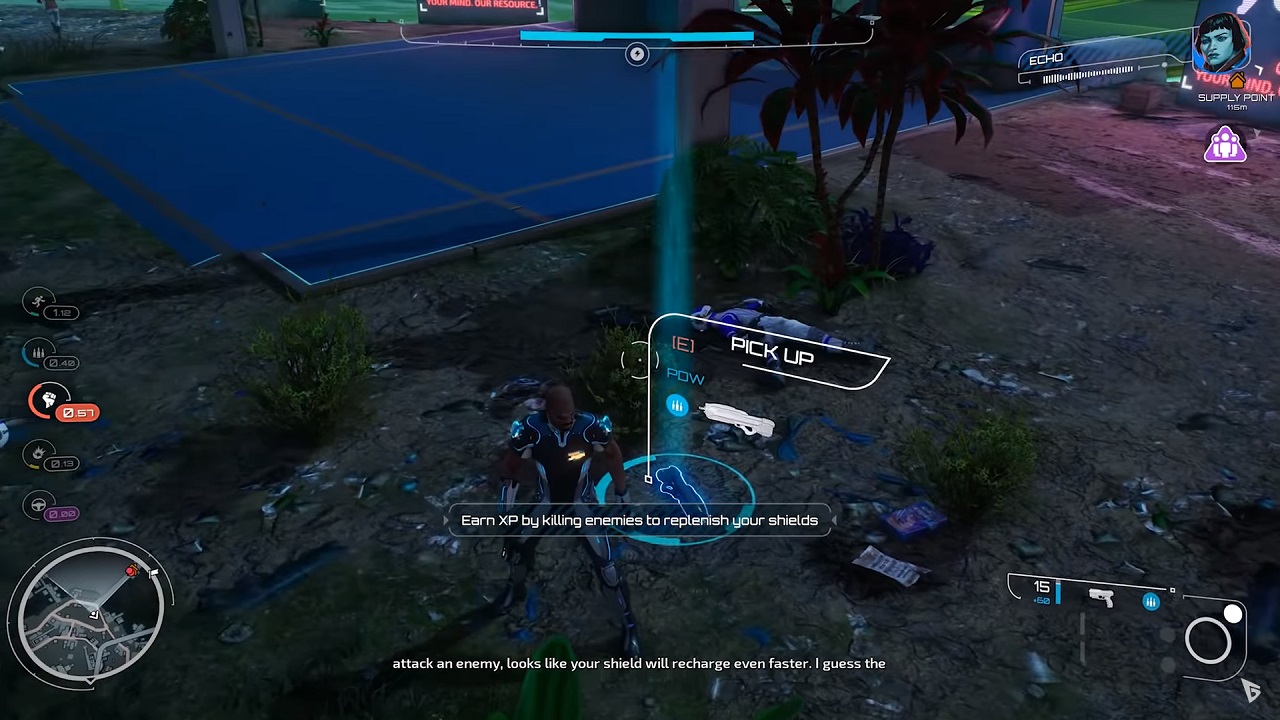Click the red marker on the minimap
Screen dimensions: 1280x720
click(131, 571)
